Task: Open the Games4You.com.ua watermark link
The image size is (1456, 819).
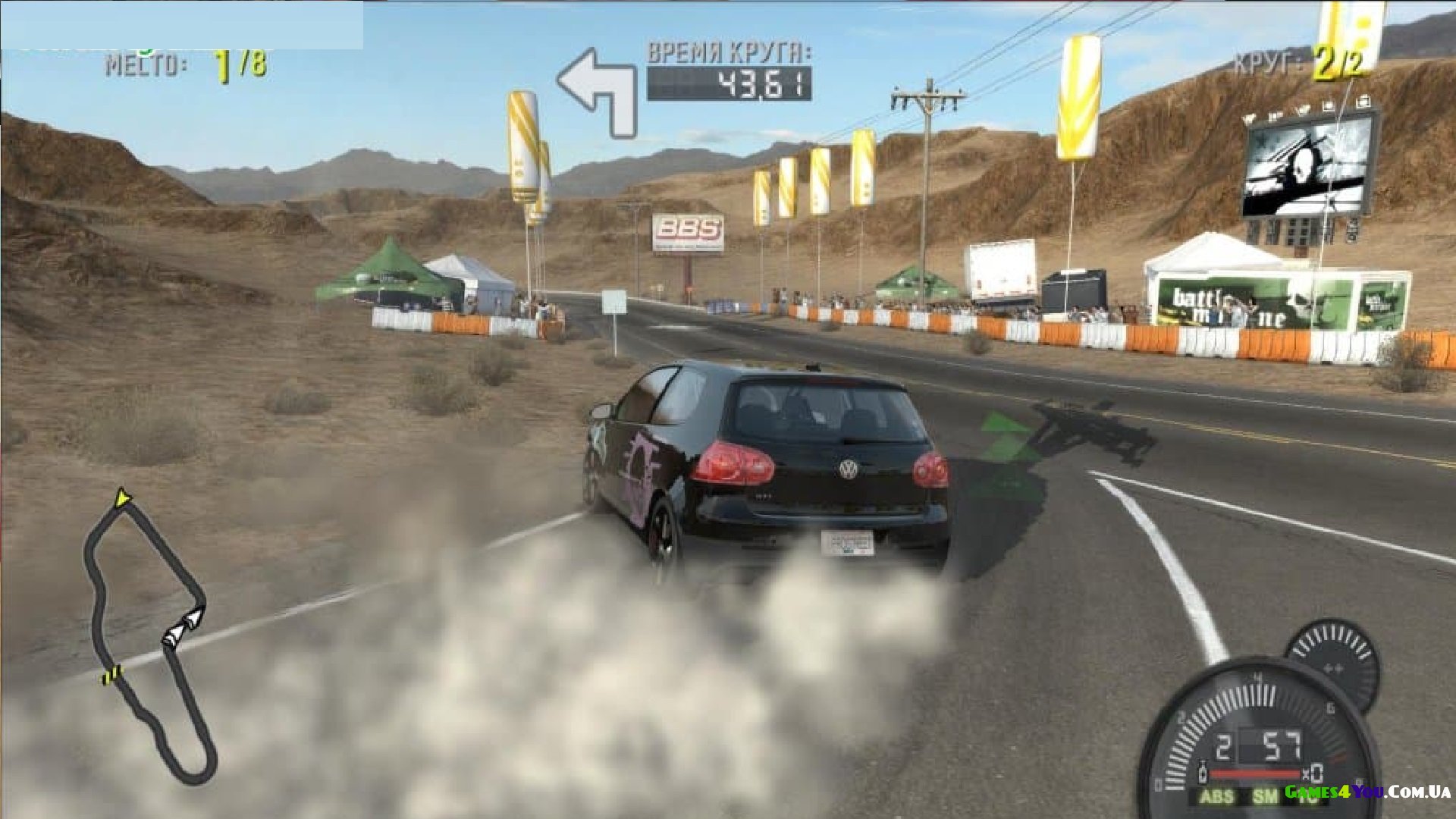Action: (x=1367, y=792)
